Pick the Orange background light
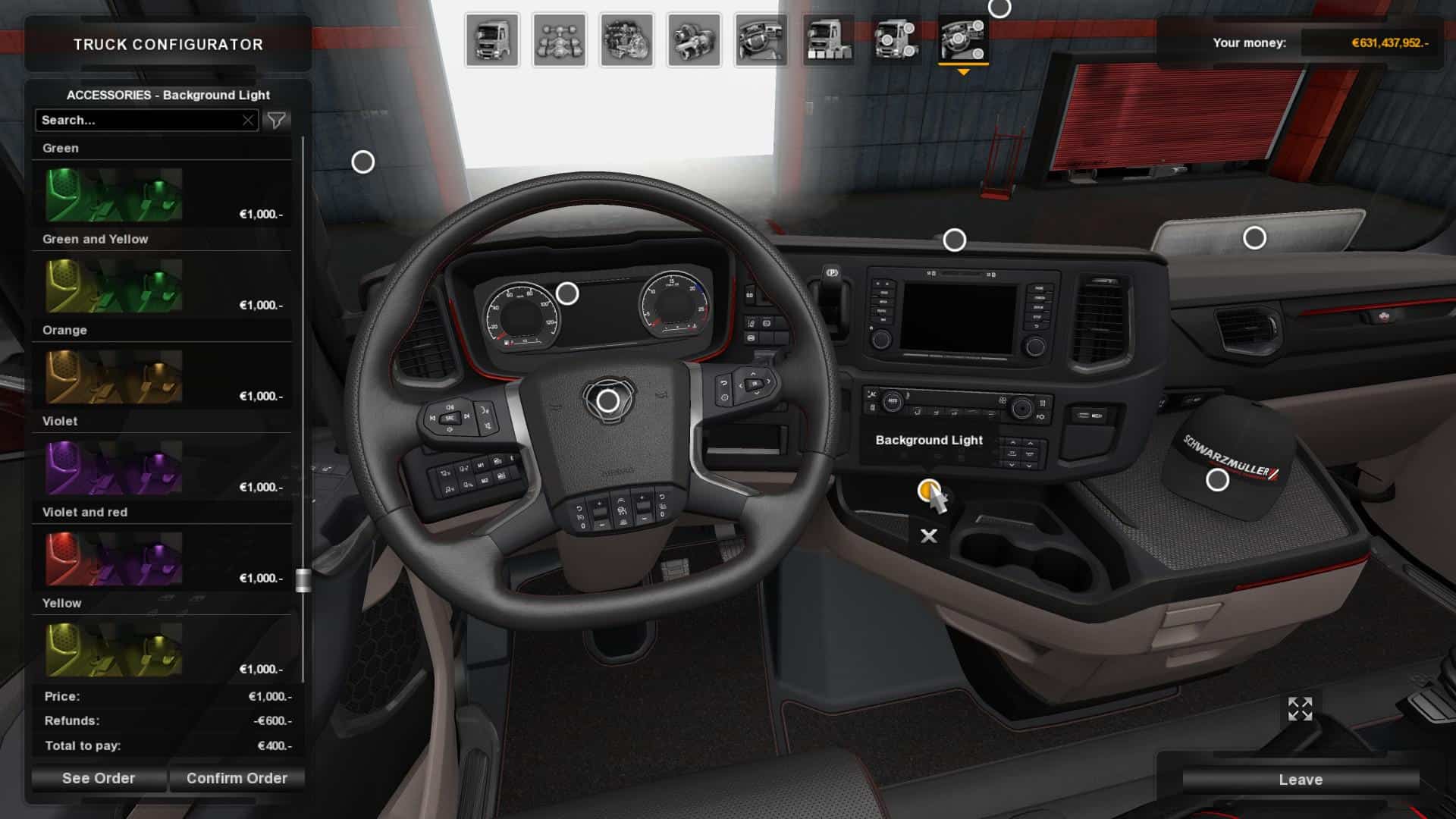 (x=114, y=377)
